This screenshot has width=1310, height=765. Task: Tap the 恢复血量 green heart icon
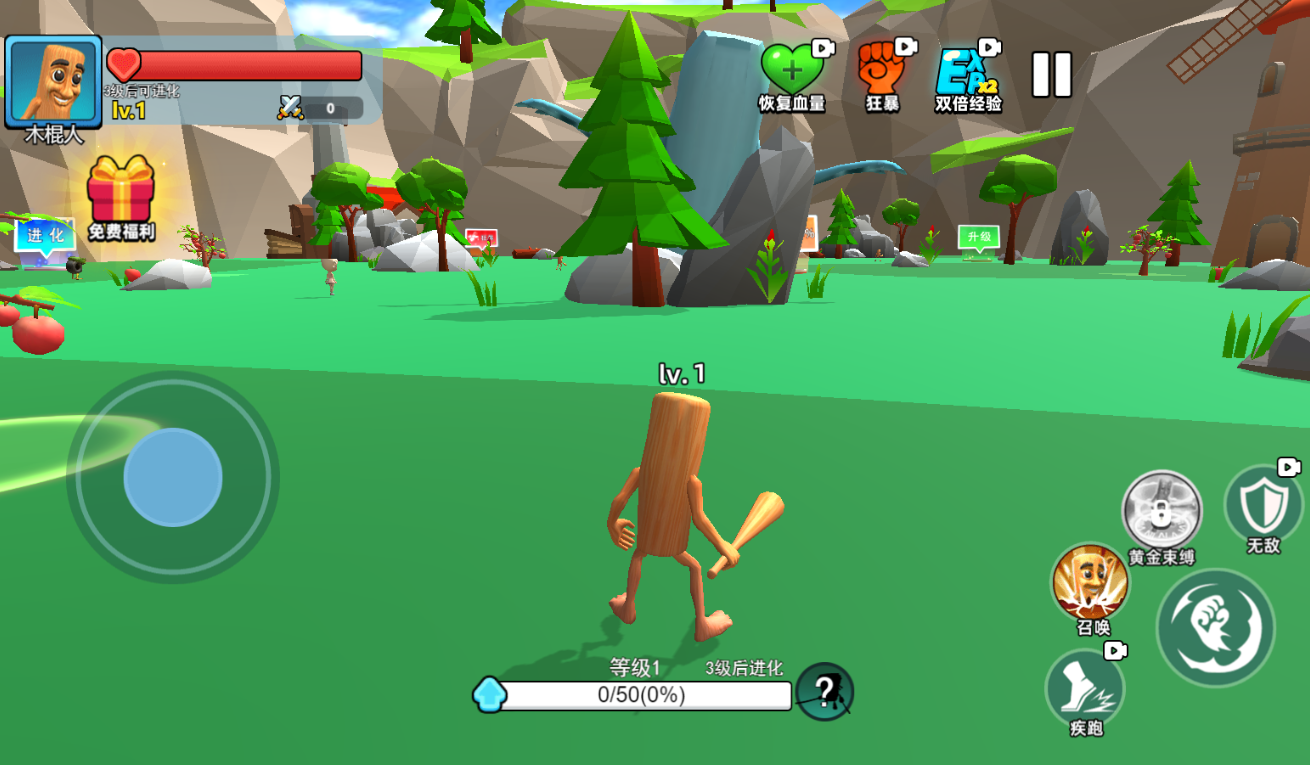pyautogui.click(x=791, y=70)
